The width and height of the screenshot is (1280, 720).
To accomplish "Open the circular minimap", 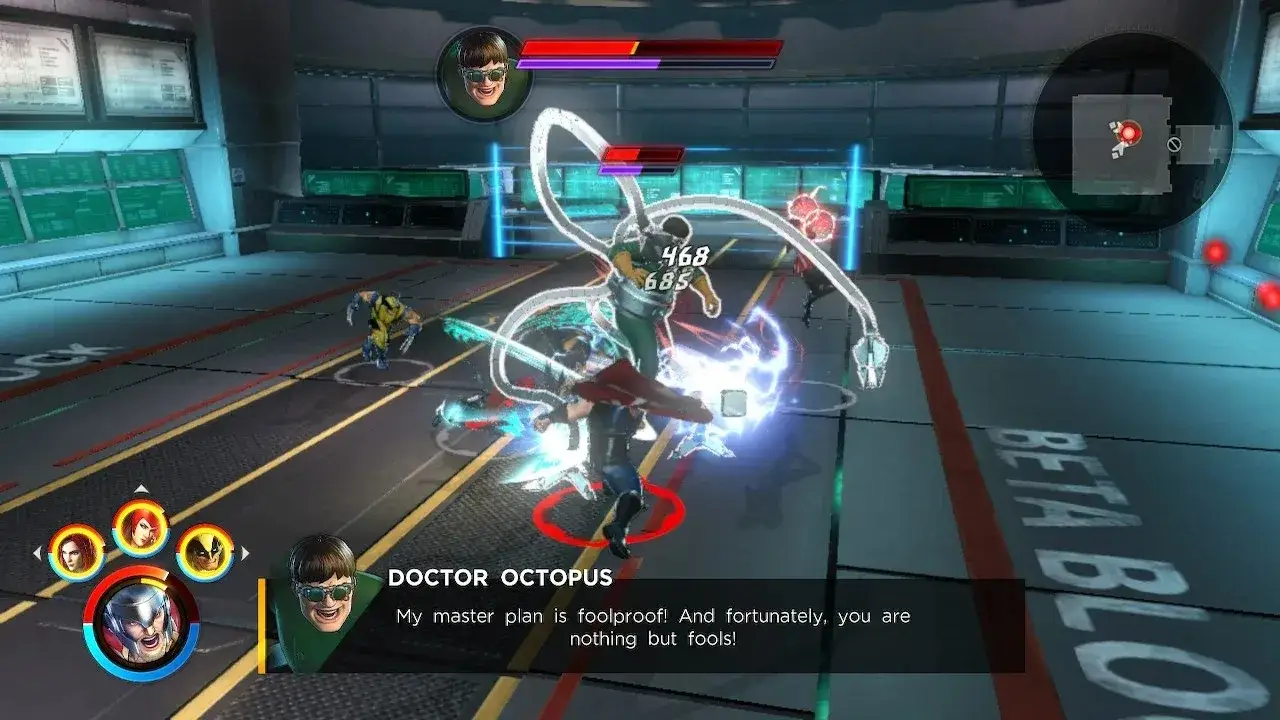I will tap(1132, 132).
